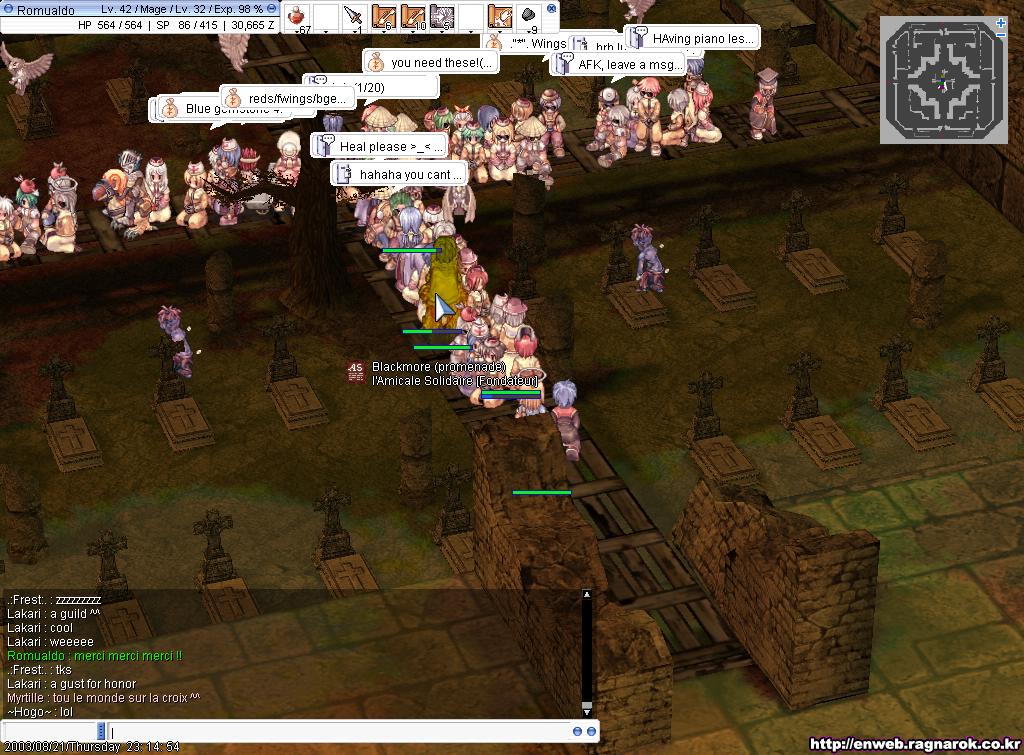Close the hotkey shortcut bar
This screenshot has height=755, width=1024.
[552, 8]
